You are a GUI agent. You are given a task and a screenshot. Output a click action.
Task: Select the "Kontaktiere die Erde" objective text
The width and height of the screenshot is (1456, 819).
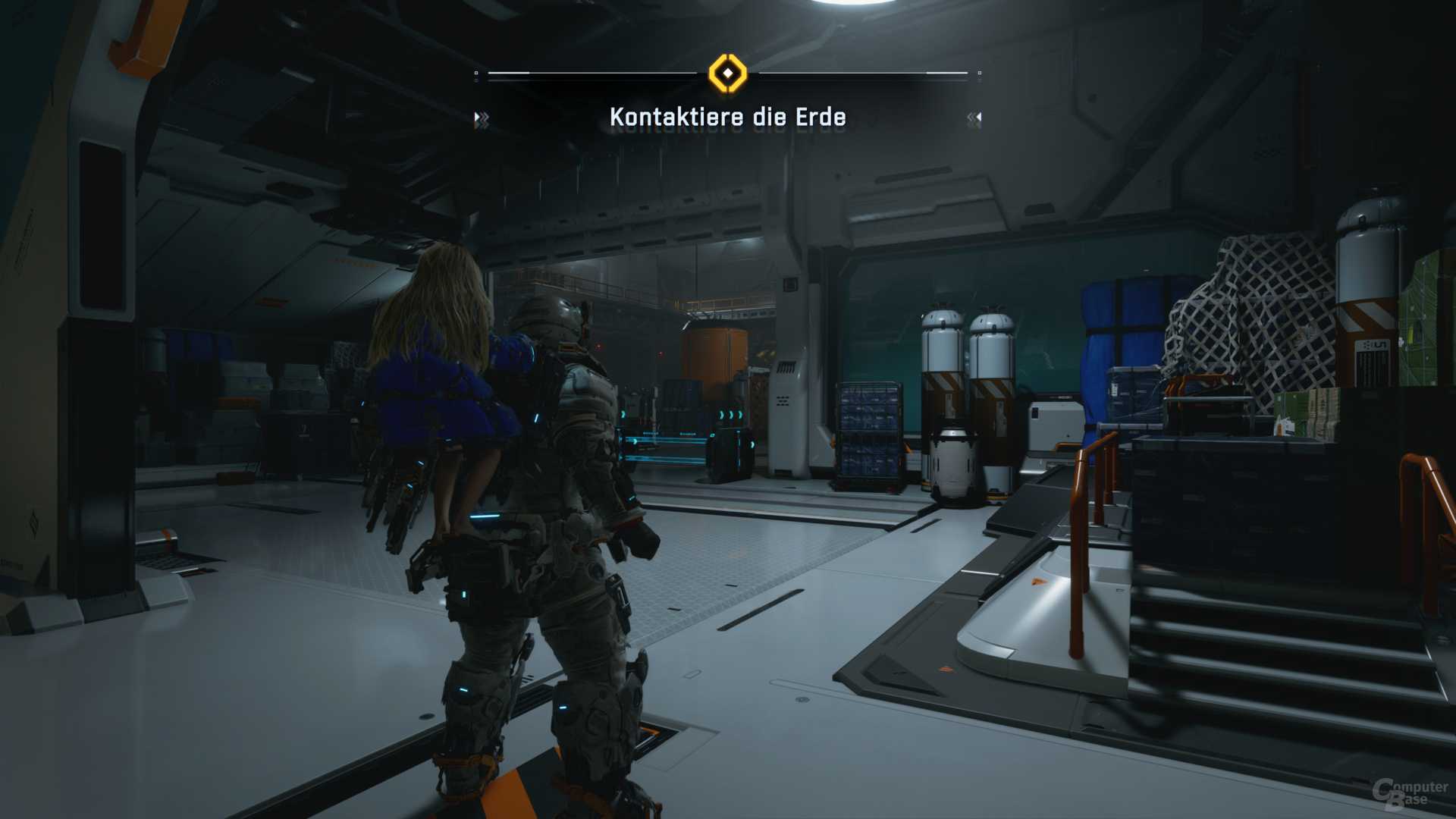click(727, 118)
